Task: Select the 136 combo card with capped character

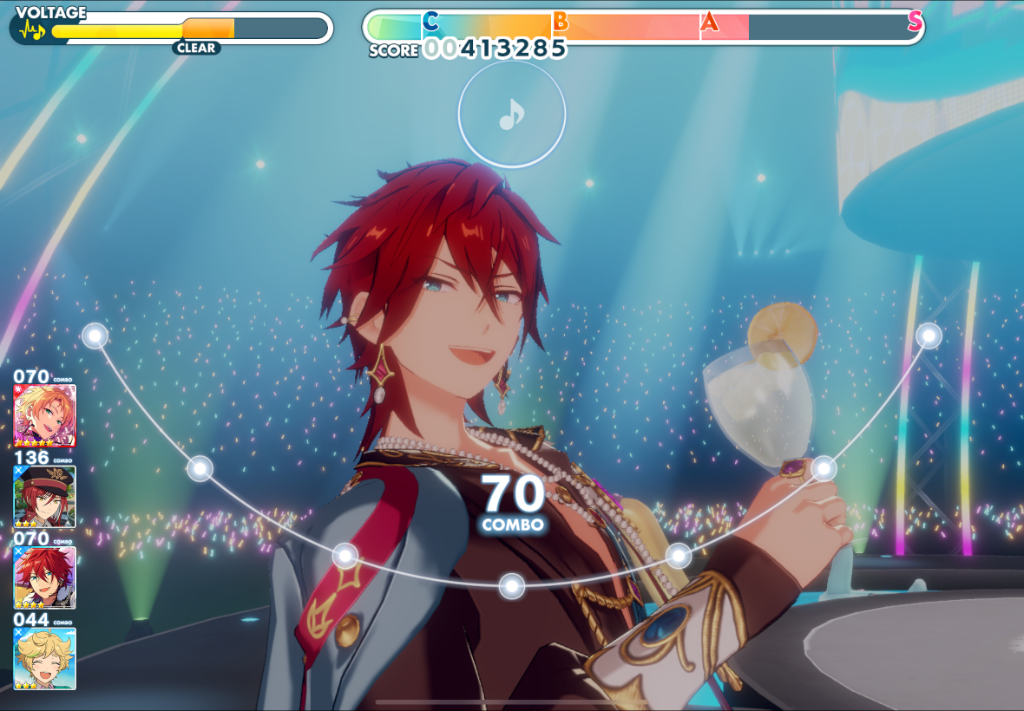Action: click(44, 496)
